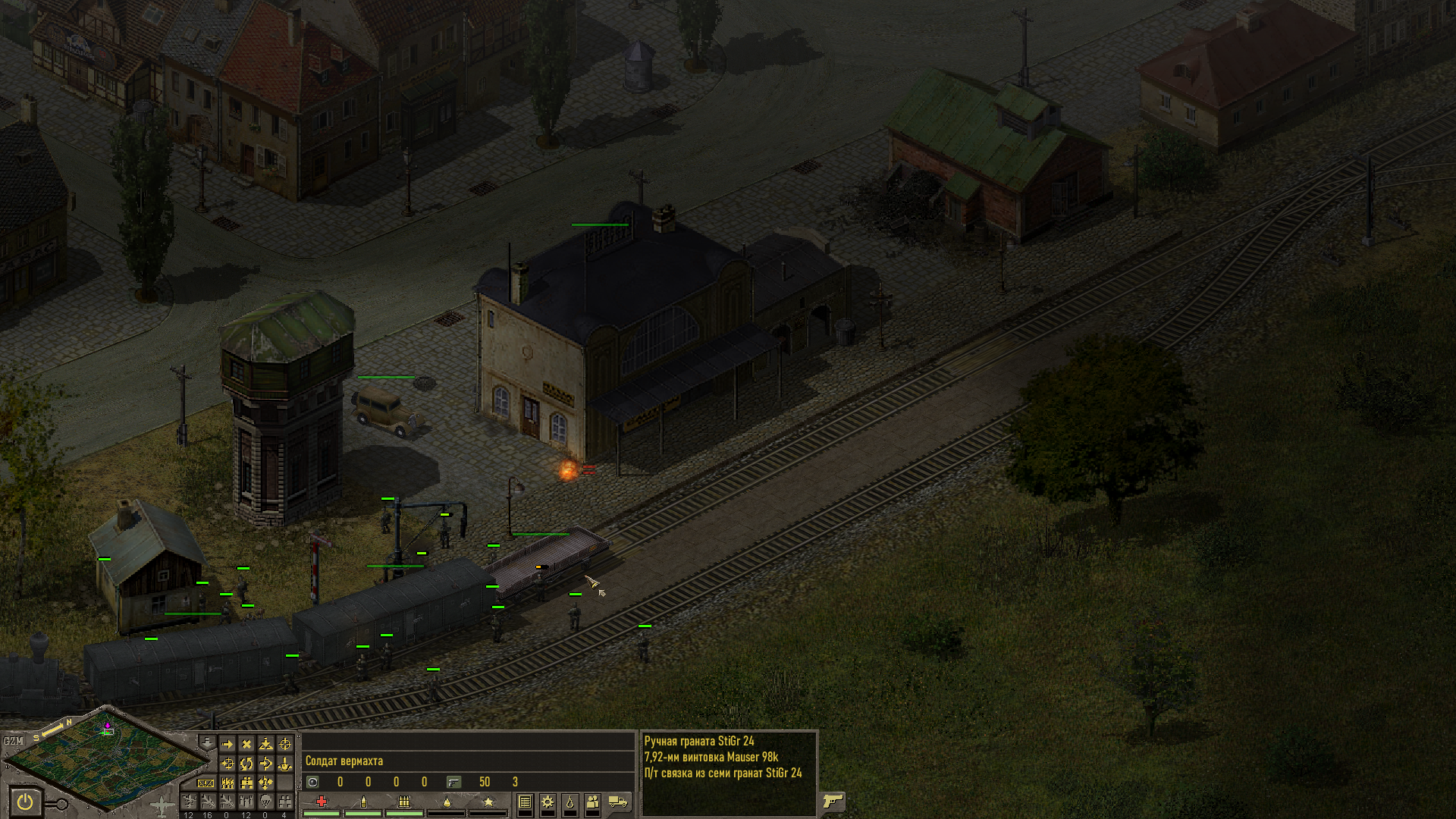Select the anti-tank grenade bundle entry
This screenshot has height=819, width=1456.
coord(723,773)
